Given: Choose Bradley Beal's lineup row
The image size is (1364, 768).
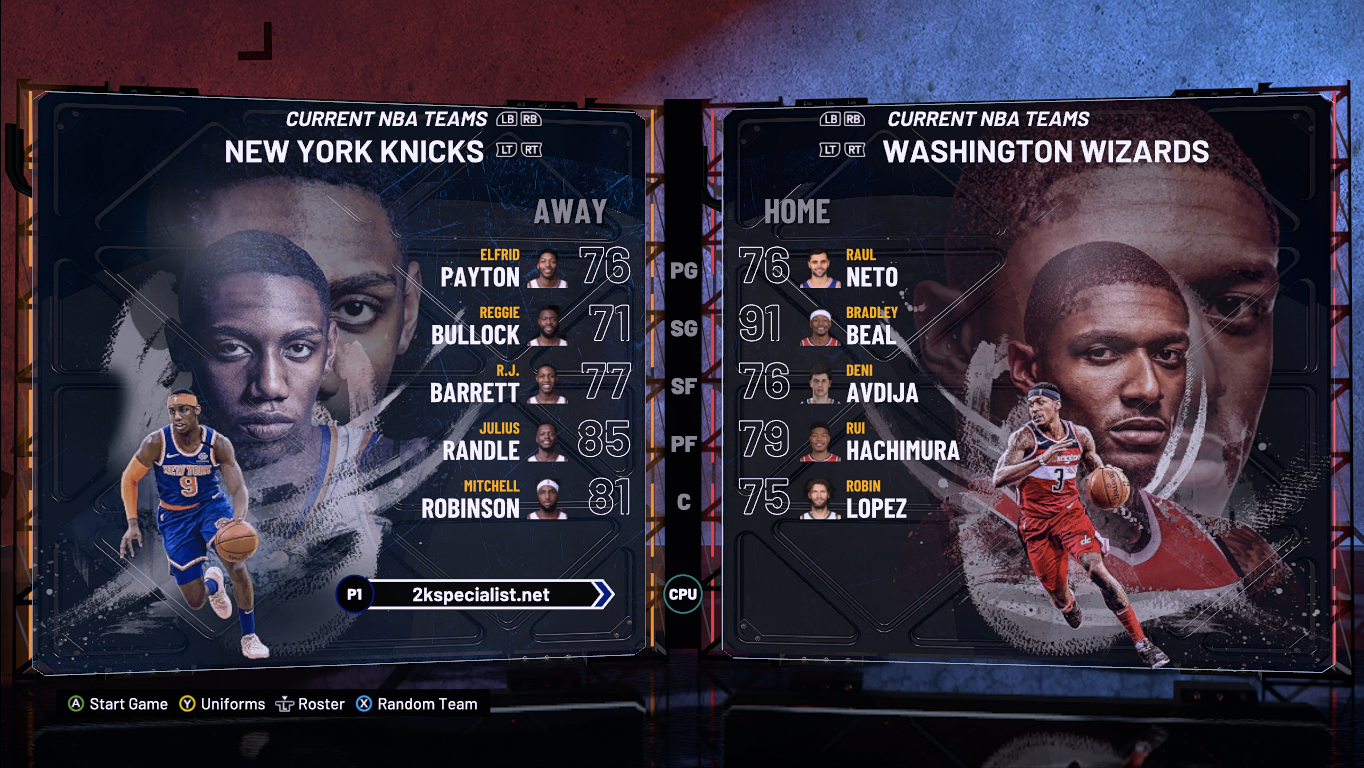Looking at the screenshot, I should click(x=850, y=327).
